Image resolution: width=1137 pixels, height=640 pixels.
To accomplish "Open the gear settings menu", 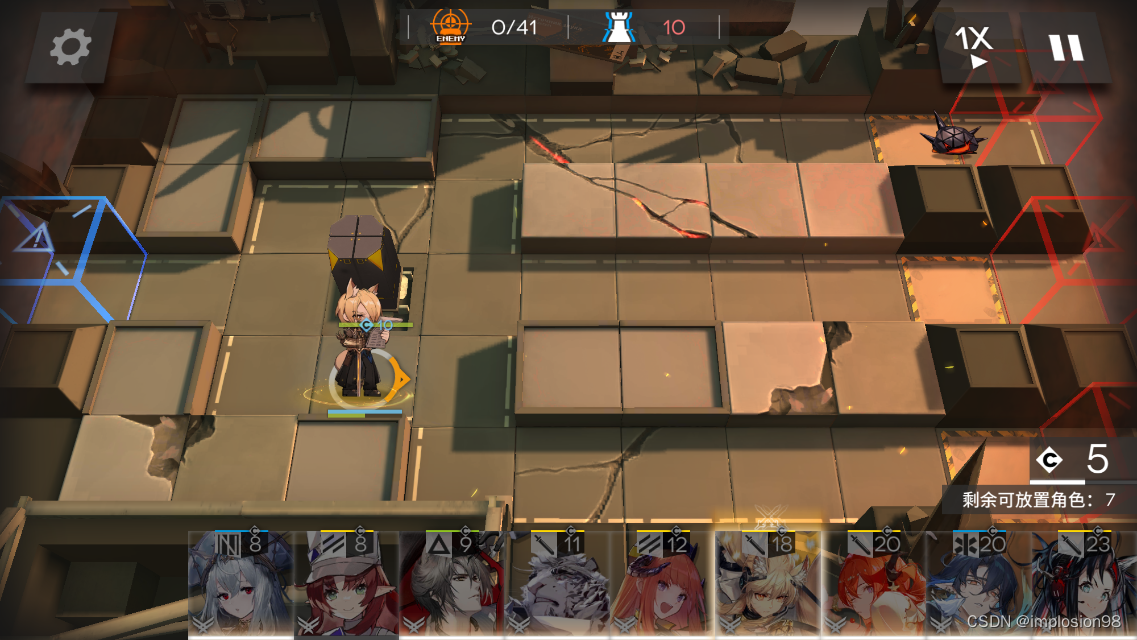I will click(70, 46).
